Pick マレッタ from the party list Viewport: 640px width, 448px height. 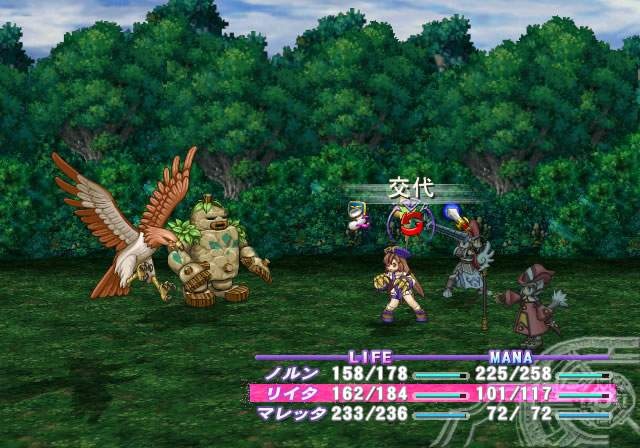pos(291,412)
